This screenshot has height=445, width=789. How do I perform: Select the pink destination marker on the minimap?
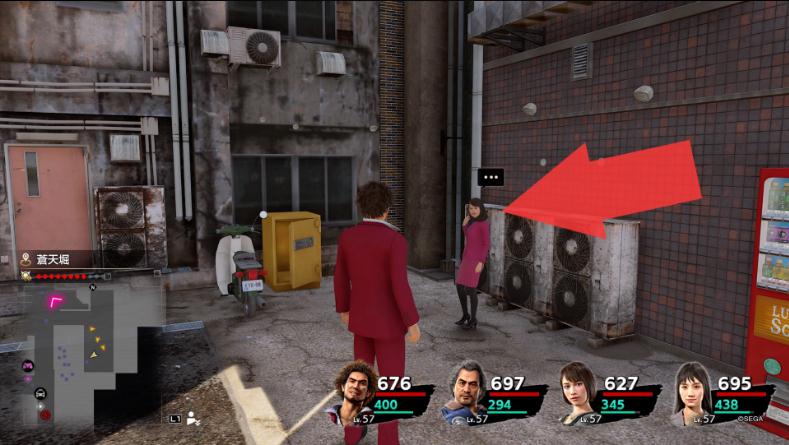(x=58, y=300)
